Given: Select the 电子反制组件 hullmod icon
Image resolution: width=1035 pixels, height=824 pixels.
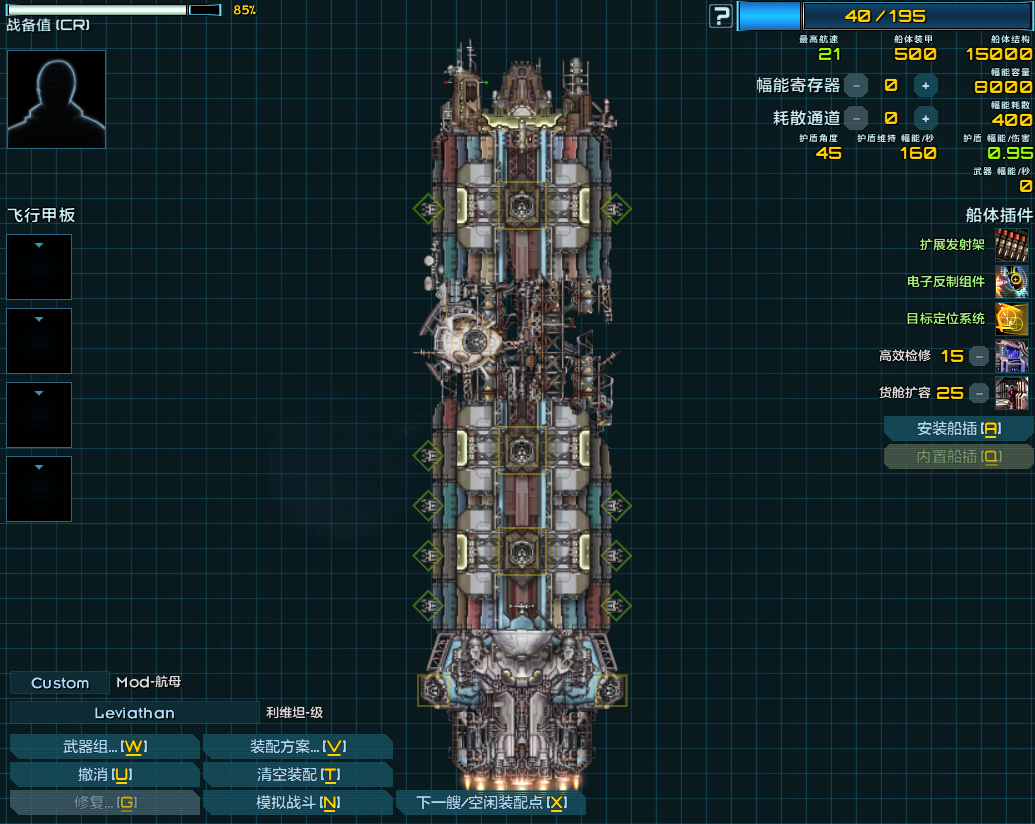Looking at the screenshot, I should 1012,282.
